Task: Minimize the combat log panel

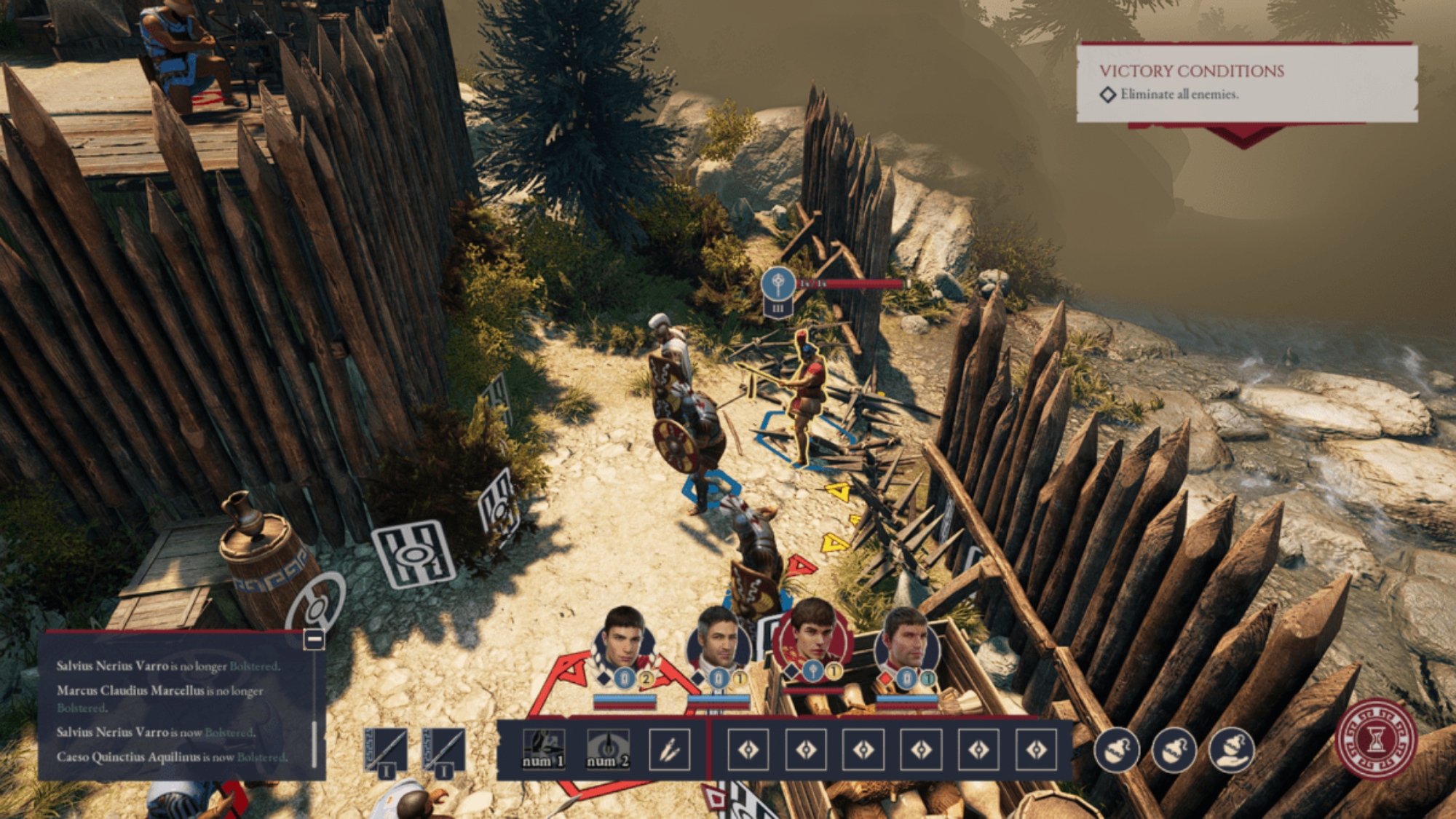Action: coord(314,639)
